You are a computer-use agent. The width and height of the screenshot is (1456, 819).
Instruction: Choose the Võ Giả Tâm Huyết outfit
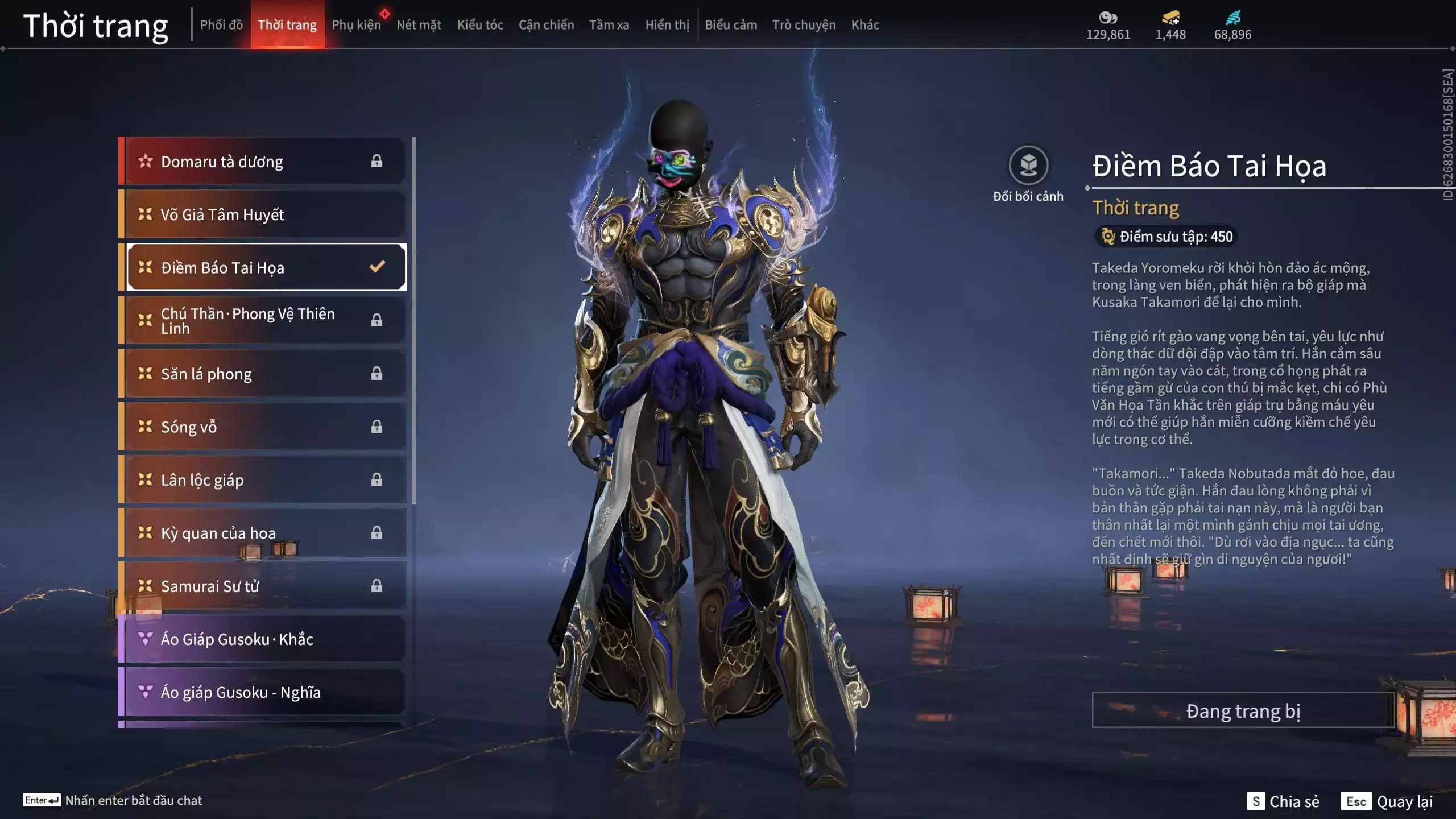tap(264, 214)
